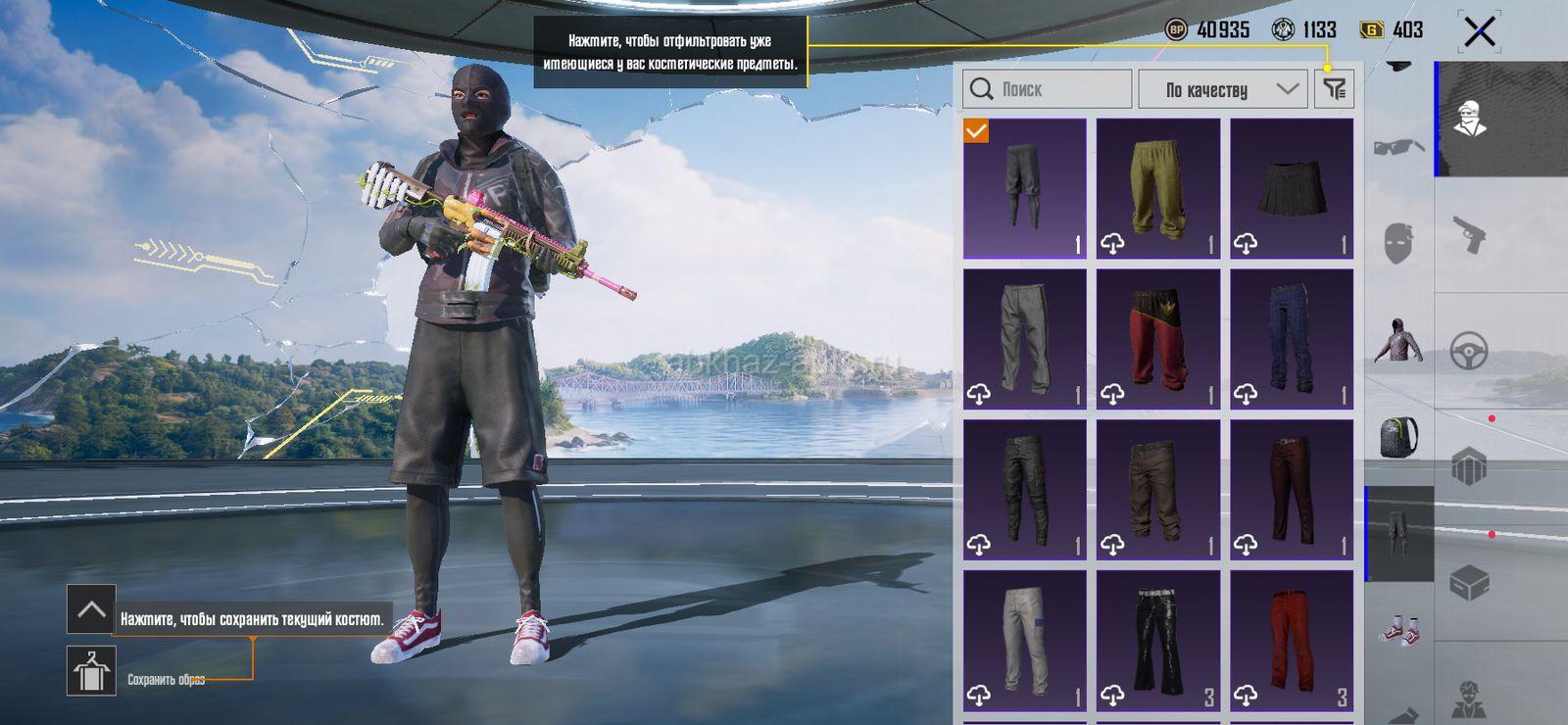Image resolution: width=1568 pixels, height=725 pixels.
Task: Toggle the owned items filter icon
Action: click(1334, 89)
